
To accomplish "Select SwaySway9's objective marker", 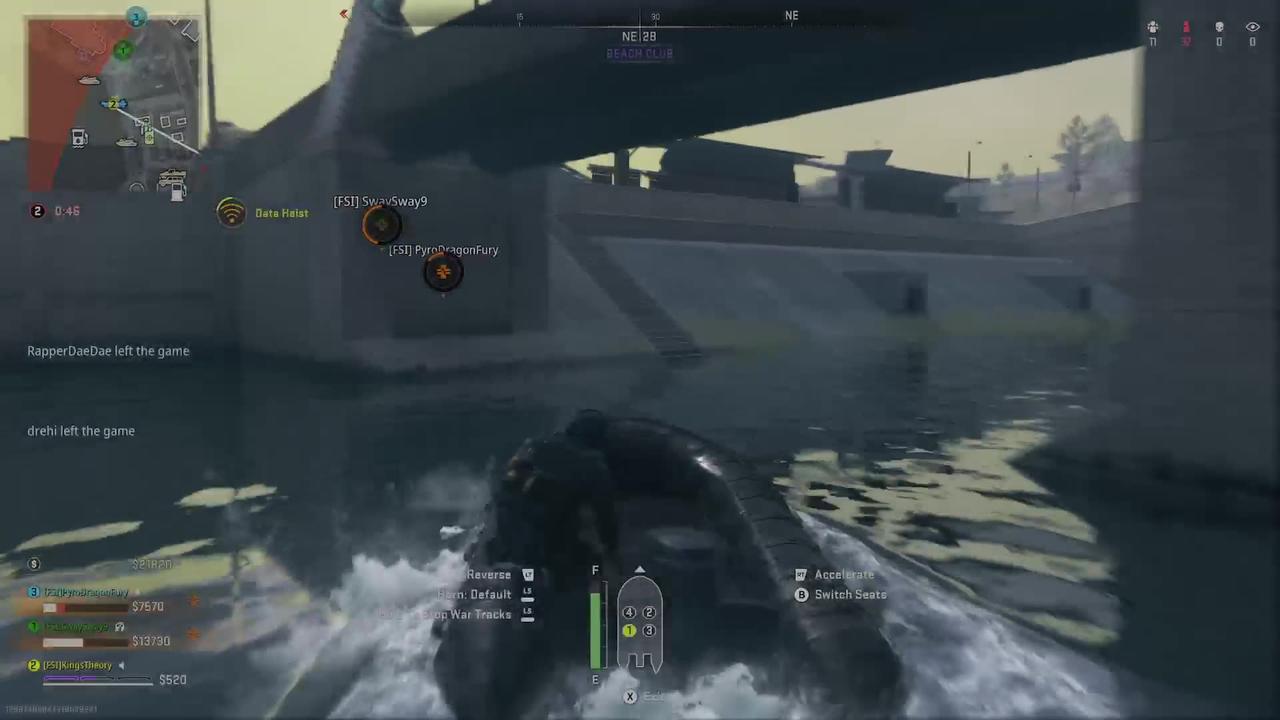I will pyautogui.click(x=380, y=225).
